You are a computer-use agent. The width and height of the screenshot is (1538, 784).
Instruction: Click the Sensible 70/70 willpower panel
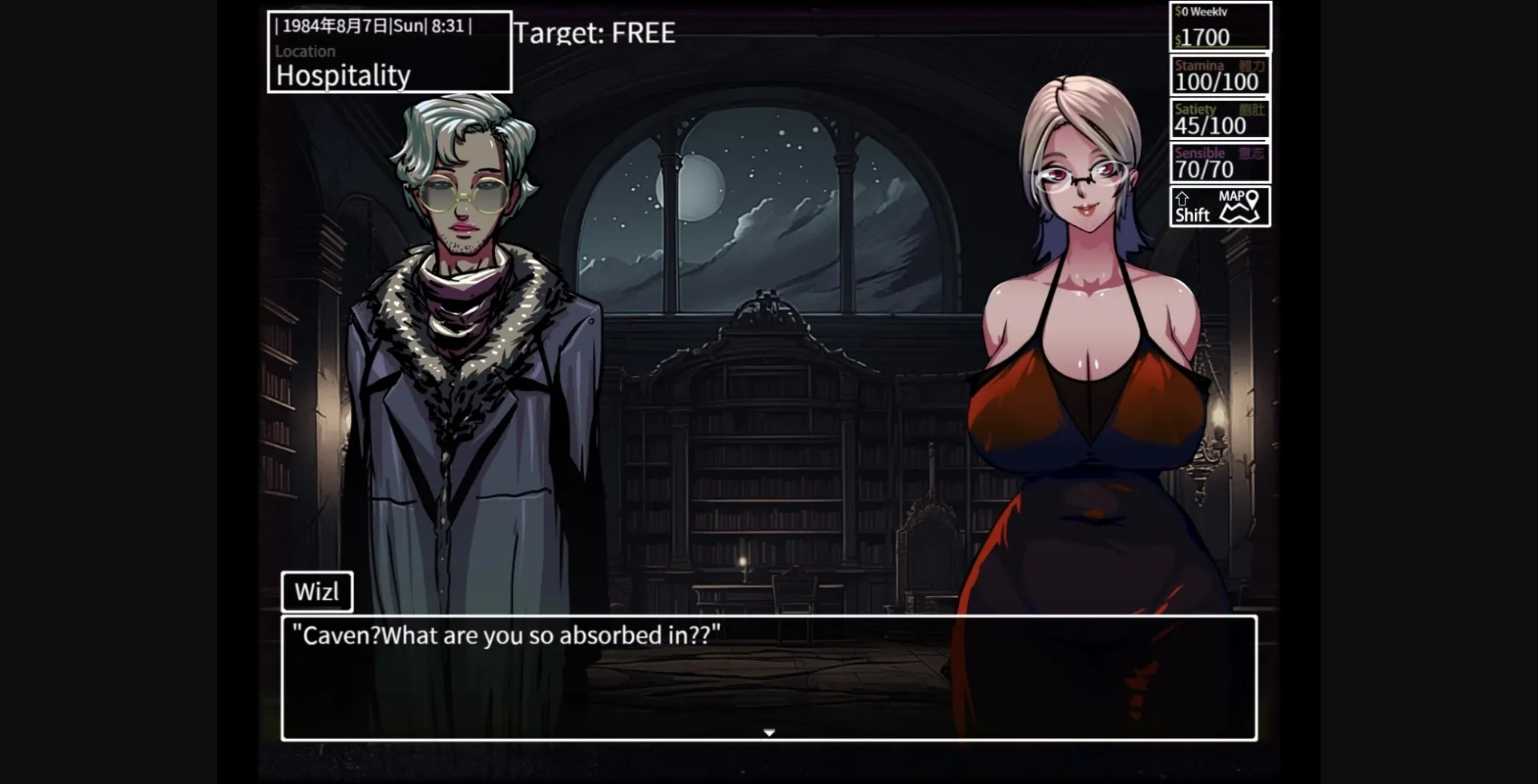click(x=1218, y=162)
